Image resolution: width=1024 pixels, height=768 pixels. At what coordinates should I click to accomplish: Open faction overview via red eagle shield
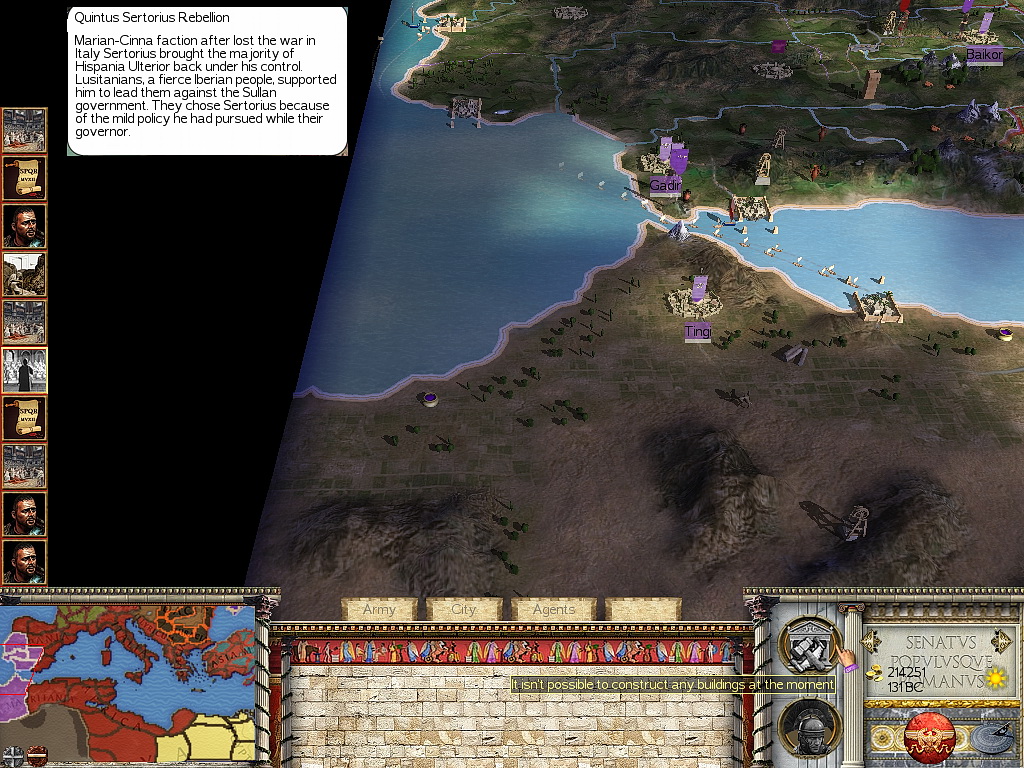click(930, 737)
